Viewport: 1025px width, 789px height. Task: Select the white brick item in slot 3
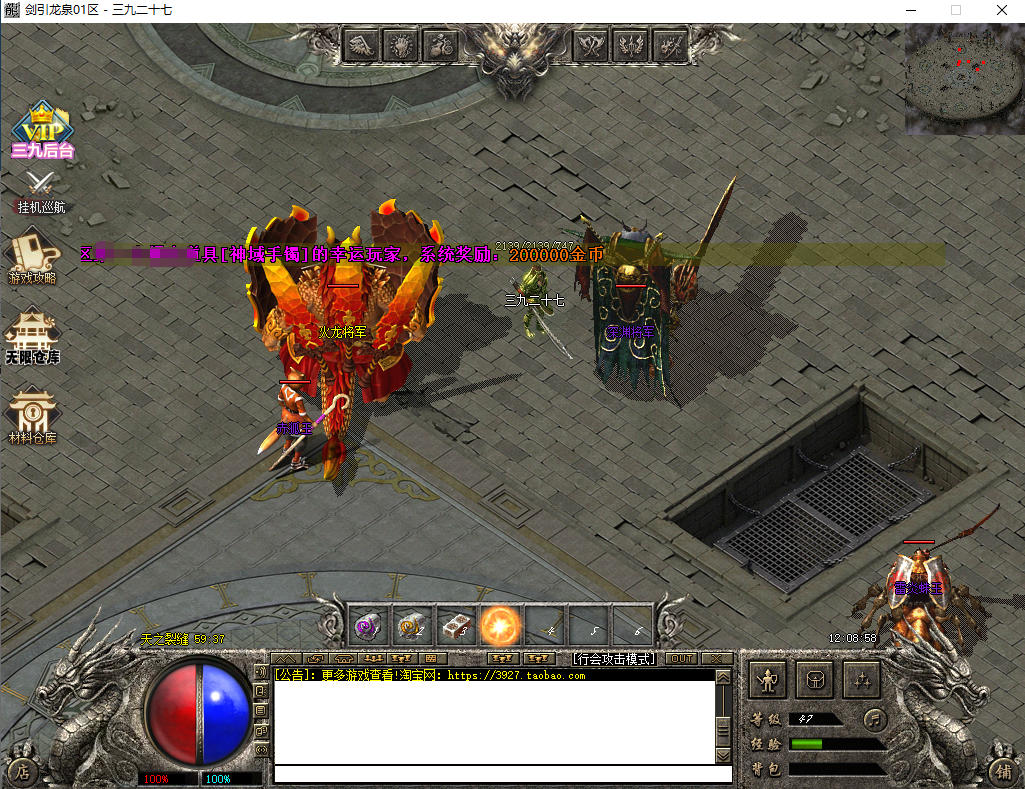(455, 625)
